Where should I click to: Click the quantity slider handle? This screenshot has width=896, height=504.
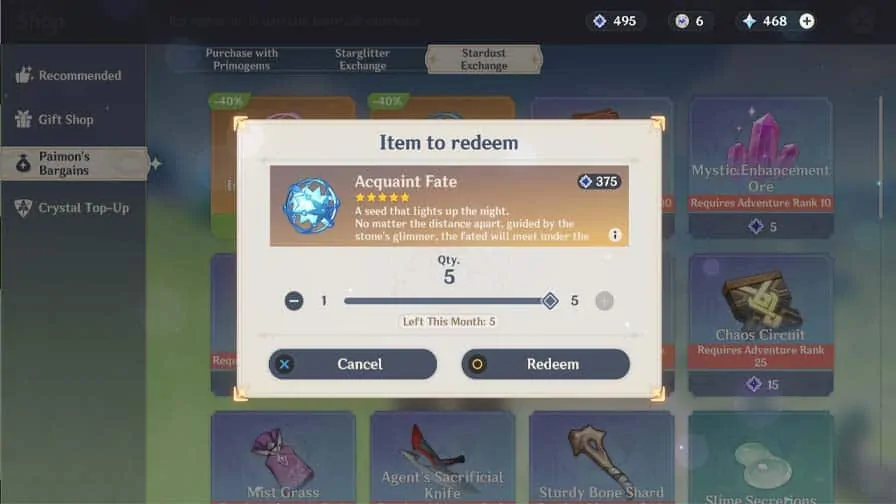pyautogui.click(x=549, y=301)
